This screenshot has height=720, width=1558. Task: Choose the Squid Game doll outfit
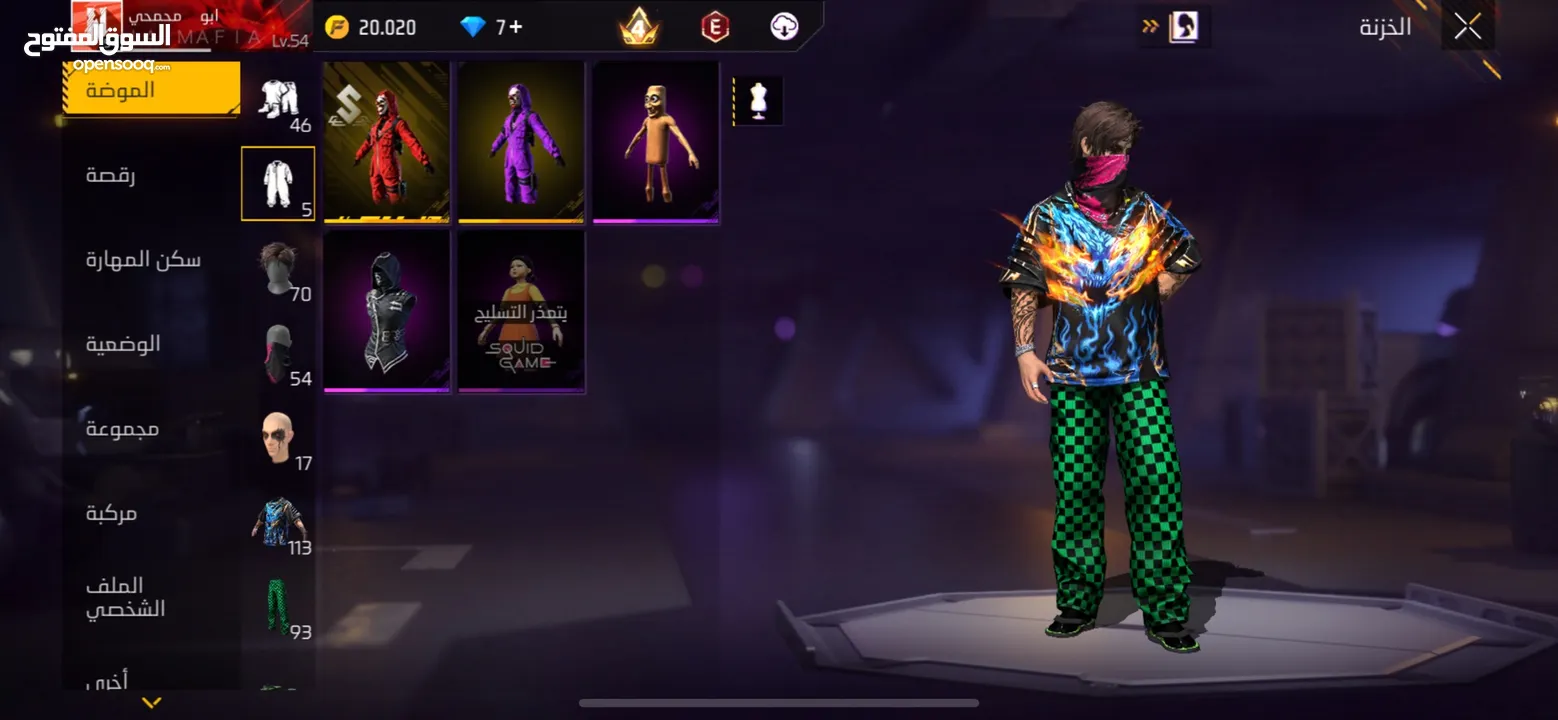tap(521, 311)
